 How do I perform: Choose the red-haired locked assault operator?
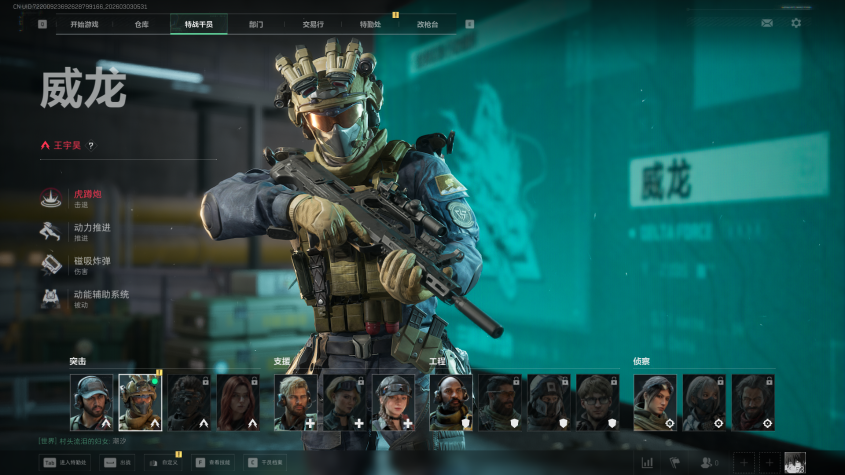pyautogui.click(x=238, y=402)
